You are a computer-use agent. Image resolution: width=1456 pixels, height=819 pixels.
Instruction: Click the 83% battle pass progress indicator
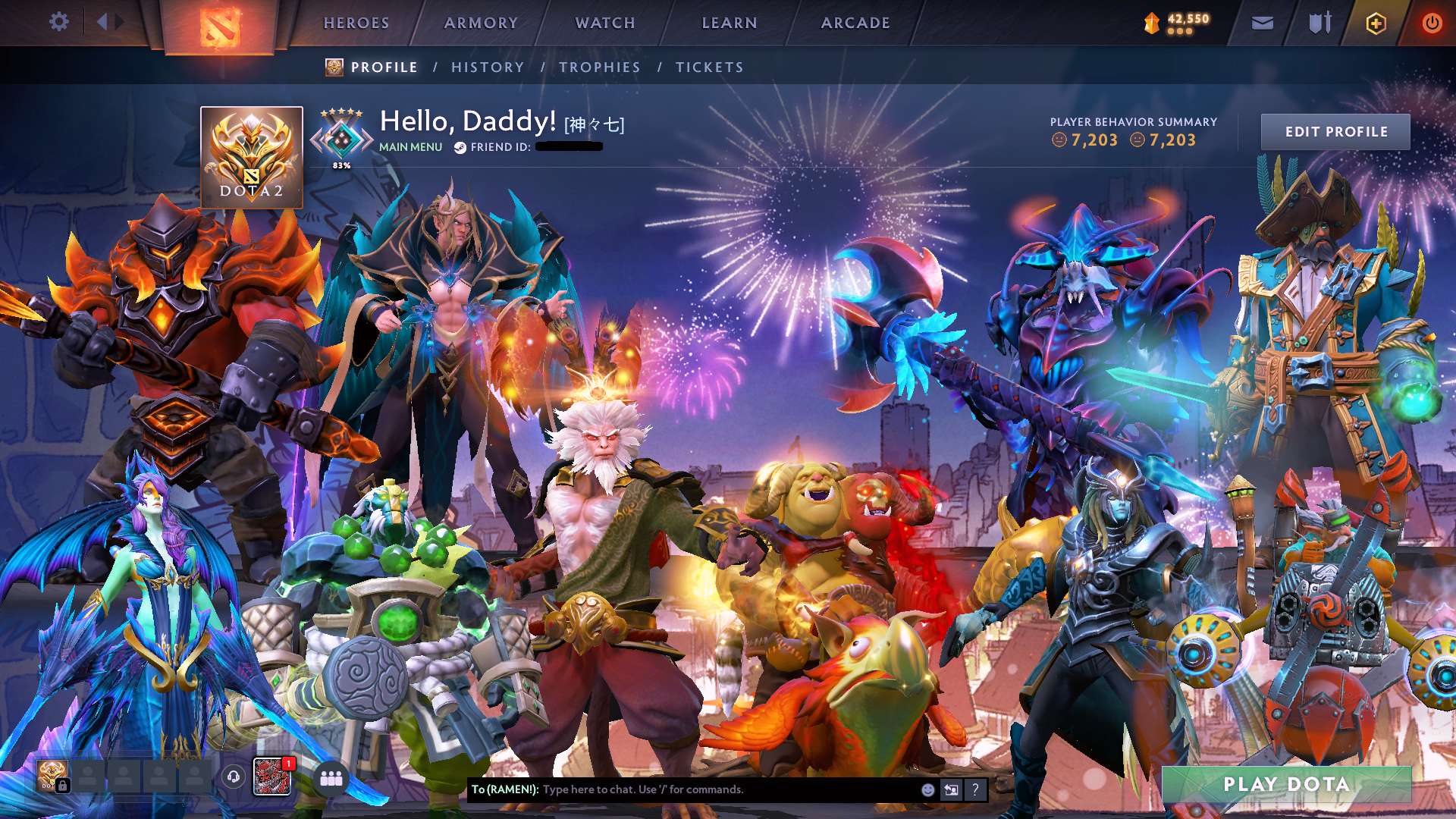click(x=342, y=164)
